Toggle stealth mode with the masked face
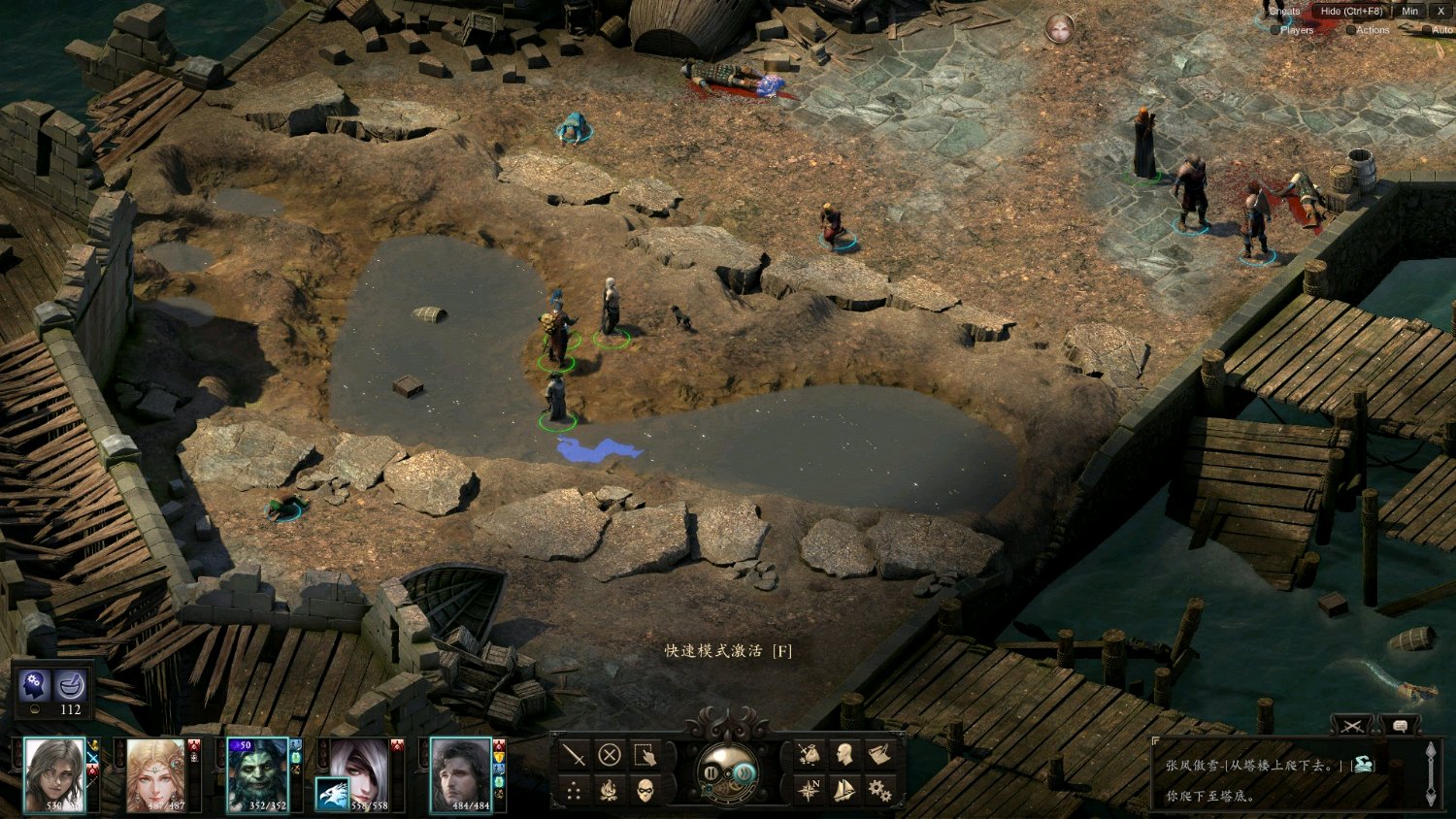The width and height of the screenshot is (1456, 819). pos(645,791)
